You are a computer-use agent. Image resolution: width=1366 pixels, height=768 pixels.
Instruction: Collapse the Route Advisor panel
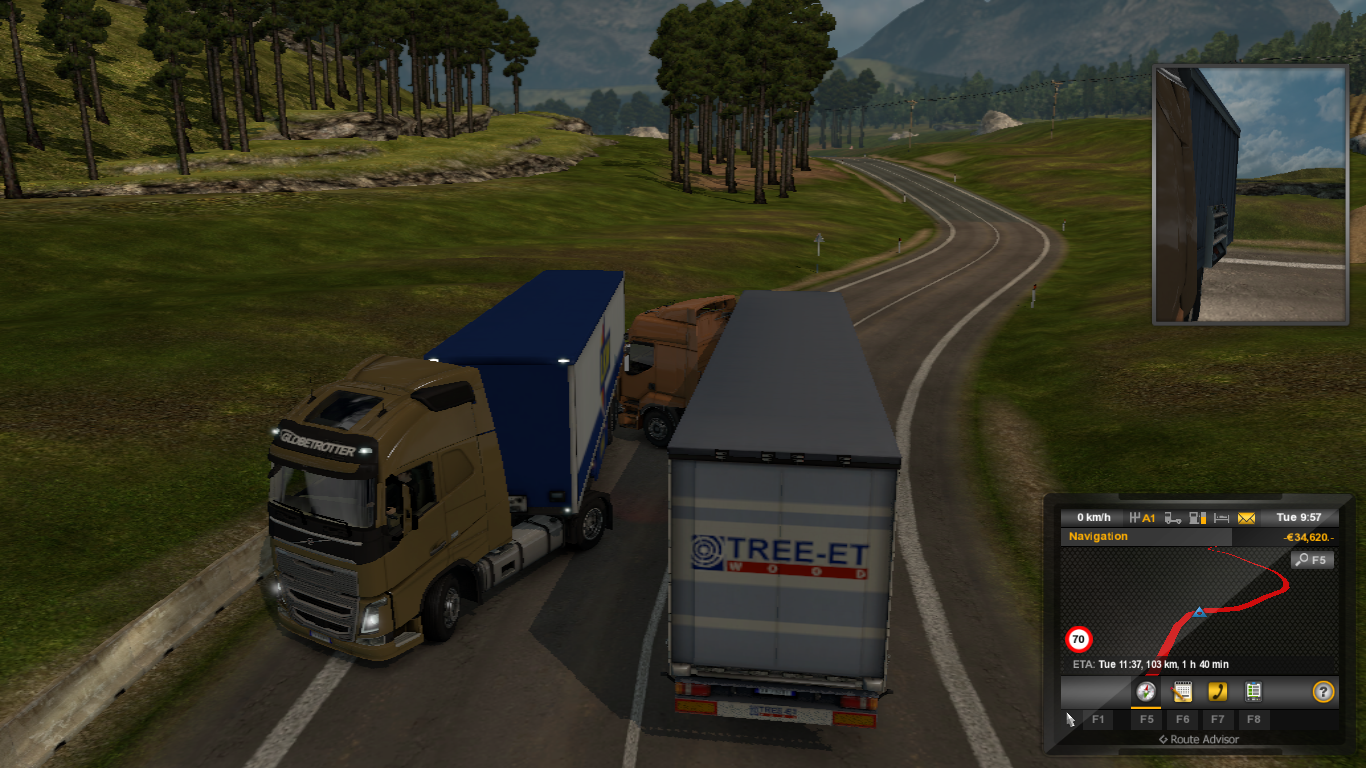(1200, 739)
